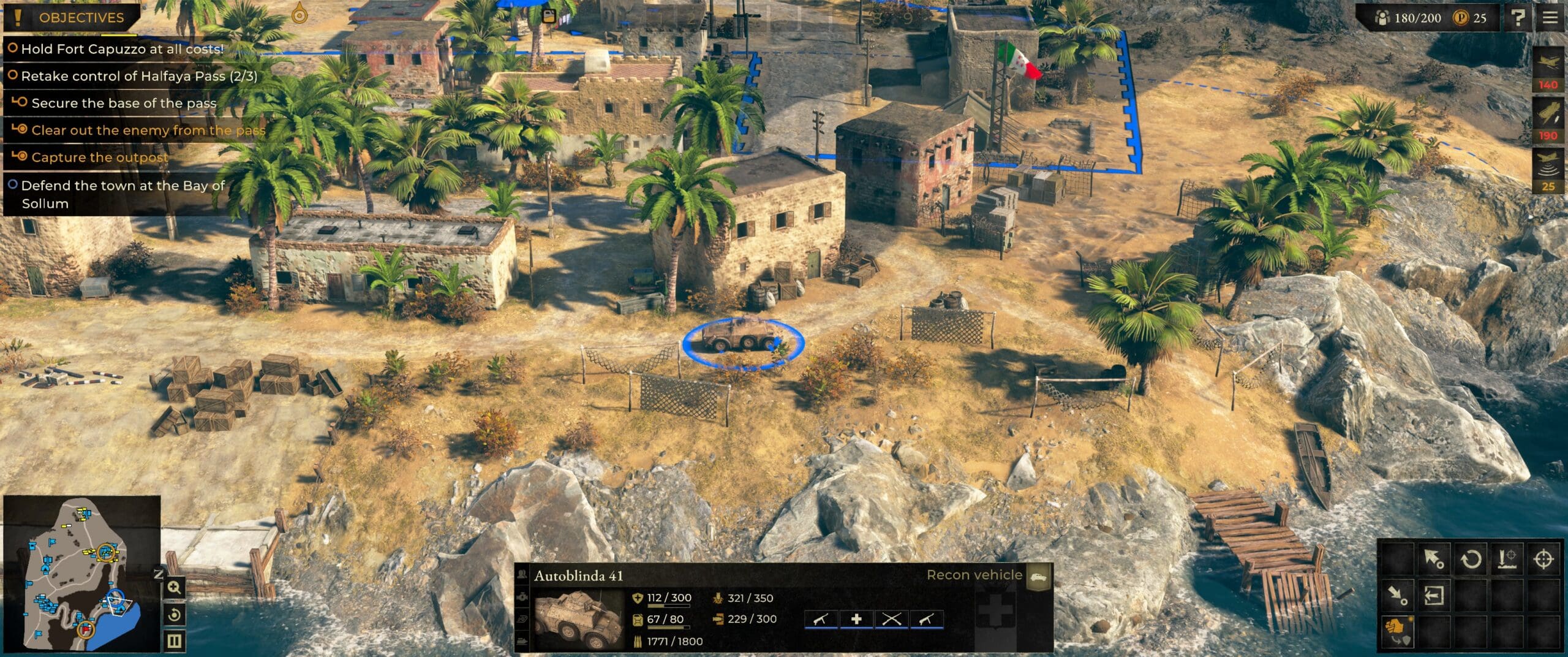Image resolution: width=1568 pixels, height=657 pixels.
Task: Open the hamburger main menu
Action: point(1550,18)
